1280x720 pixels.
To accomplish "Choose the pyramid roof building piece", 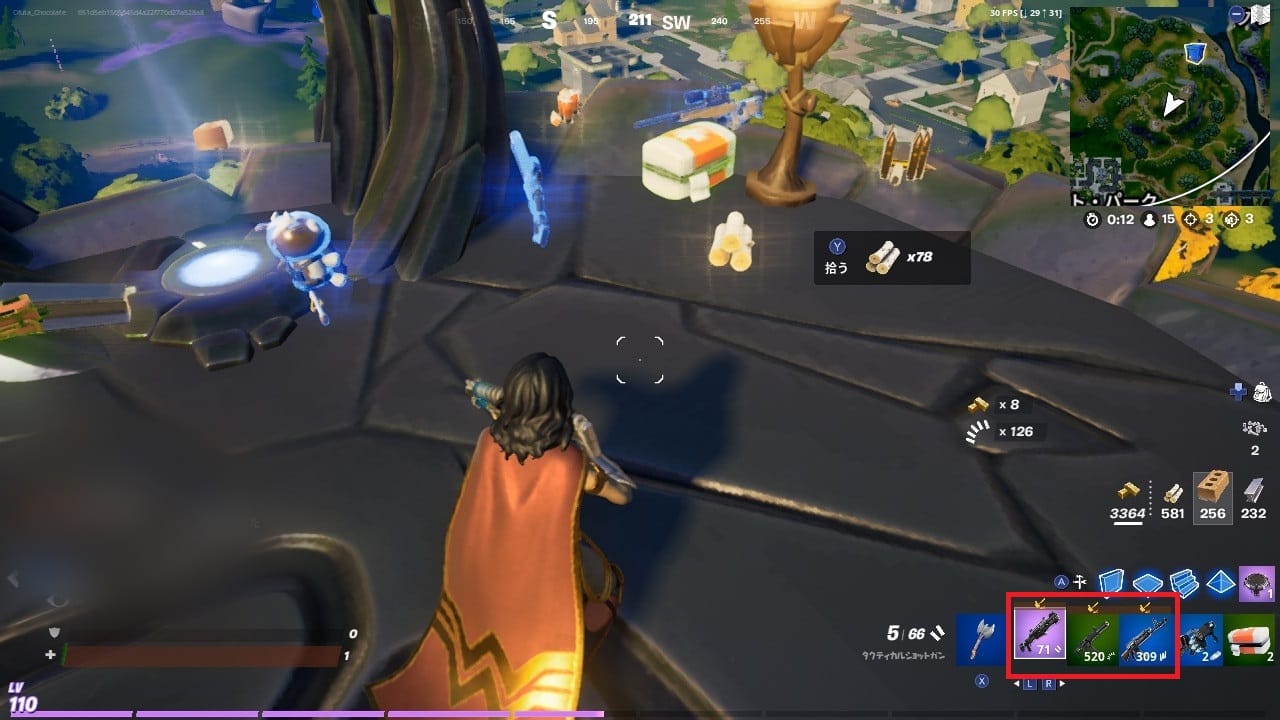I will pos(1220,582).
